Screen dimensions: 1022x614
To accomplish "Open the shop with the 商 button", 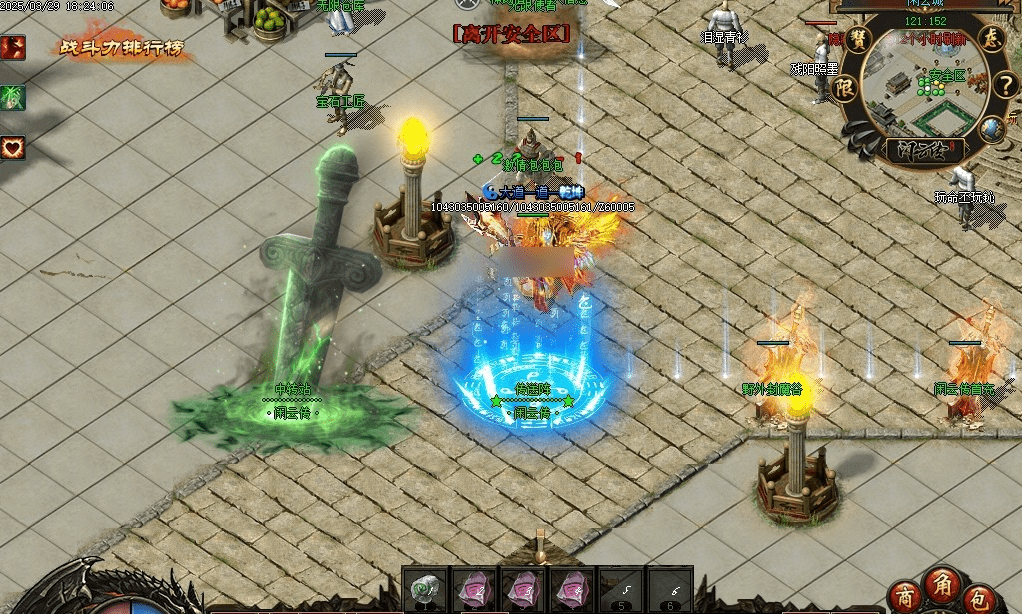I will [x=905, y=595].
